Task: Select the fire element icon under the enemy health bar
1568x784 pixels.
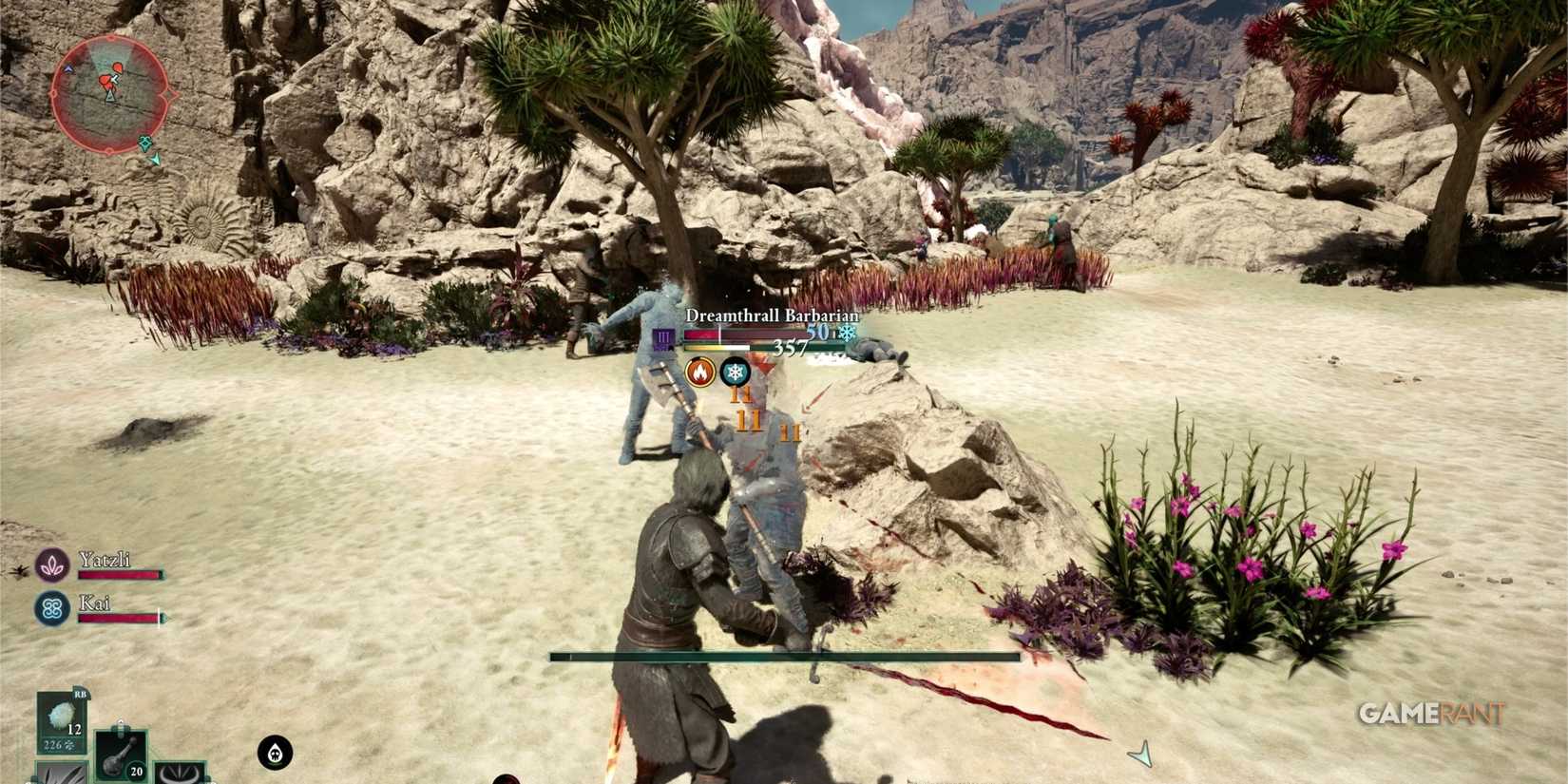Action: 700,373
